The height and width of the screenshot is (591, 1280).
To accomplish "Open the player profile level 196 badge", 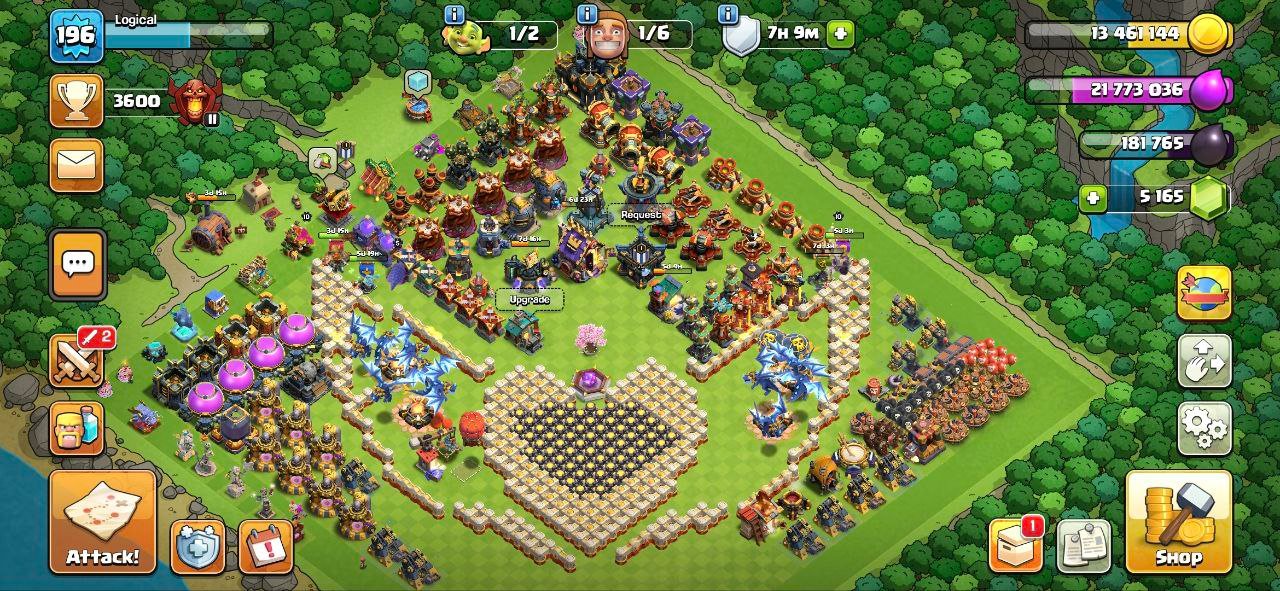I will click(x=77, y=36).
